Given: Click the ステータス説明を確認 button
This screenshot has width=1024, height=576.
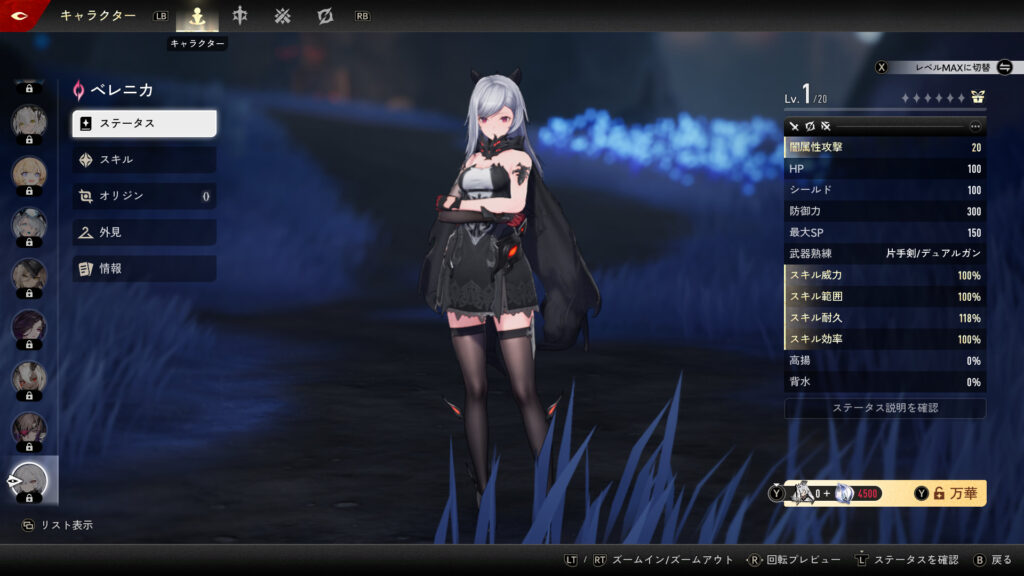Looking at the screenshot, I should click(x=885, y=409).
